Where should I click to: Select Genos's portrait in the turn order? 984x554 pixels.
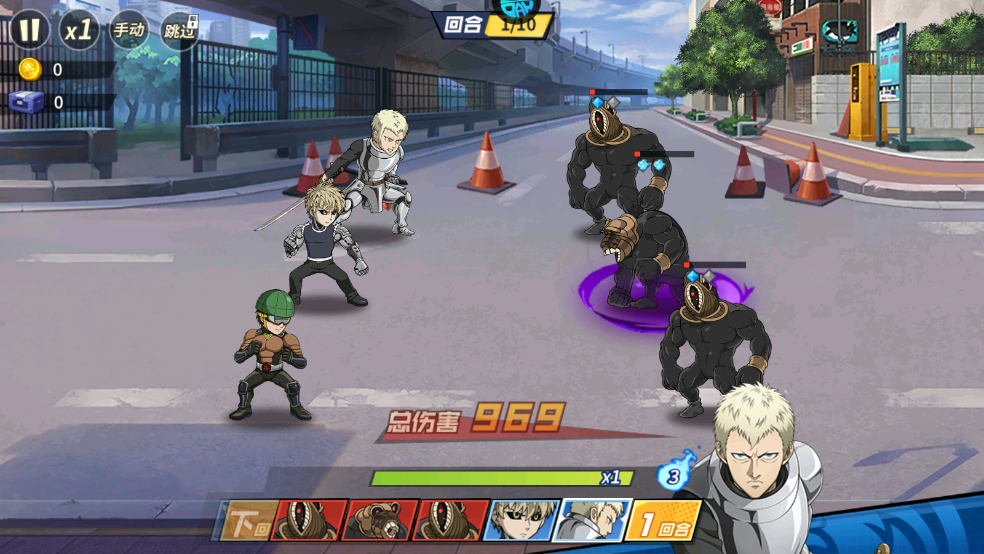521,520
